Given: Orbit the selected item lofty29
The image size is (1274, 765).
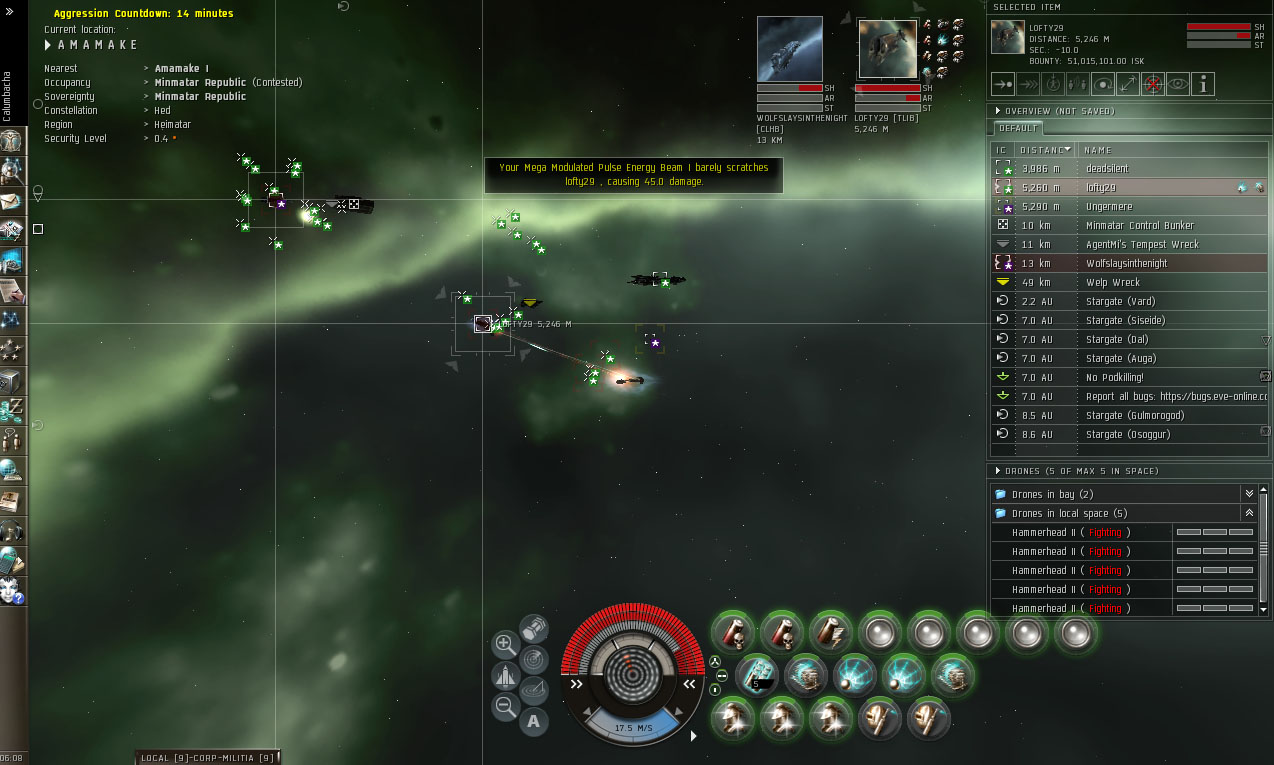Looking at the screenshot, I should (x=1103, y=84).
